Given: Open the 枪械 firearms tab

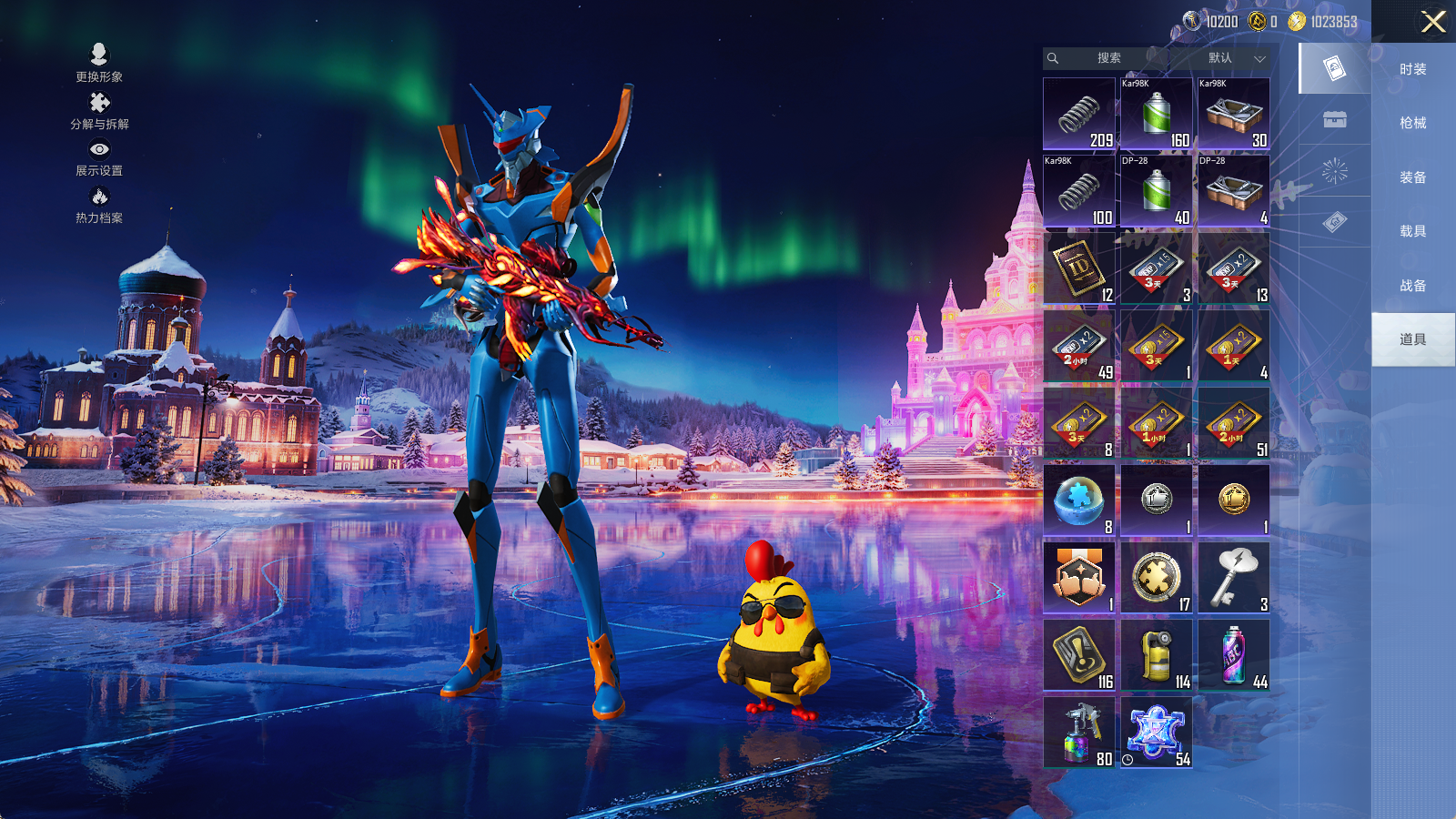Looking at the screenshot, I should pyautogui.click(x=1412, y=123).
